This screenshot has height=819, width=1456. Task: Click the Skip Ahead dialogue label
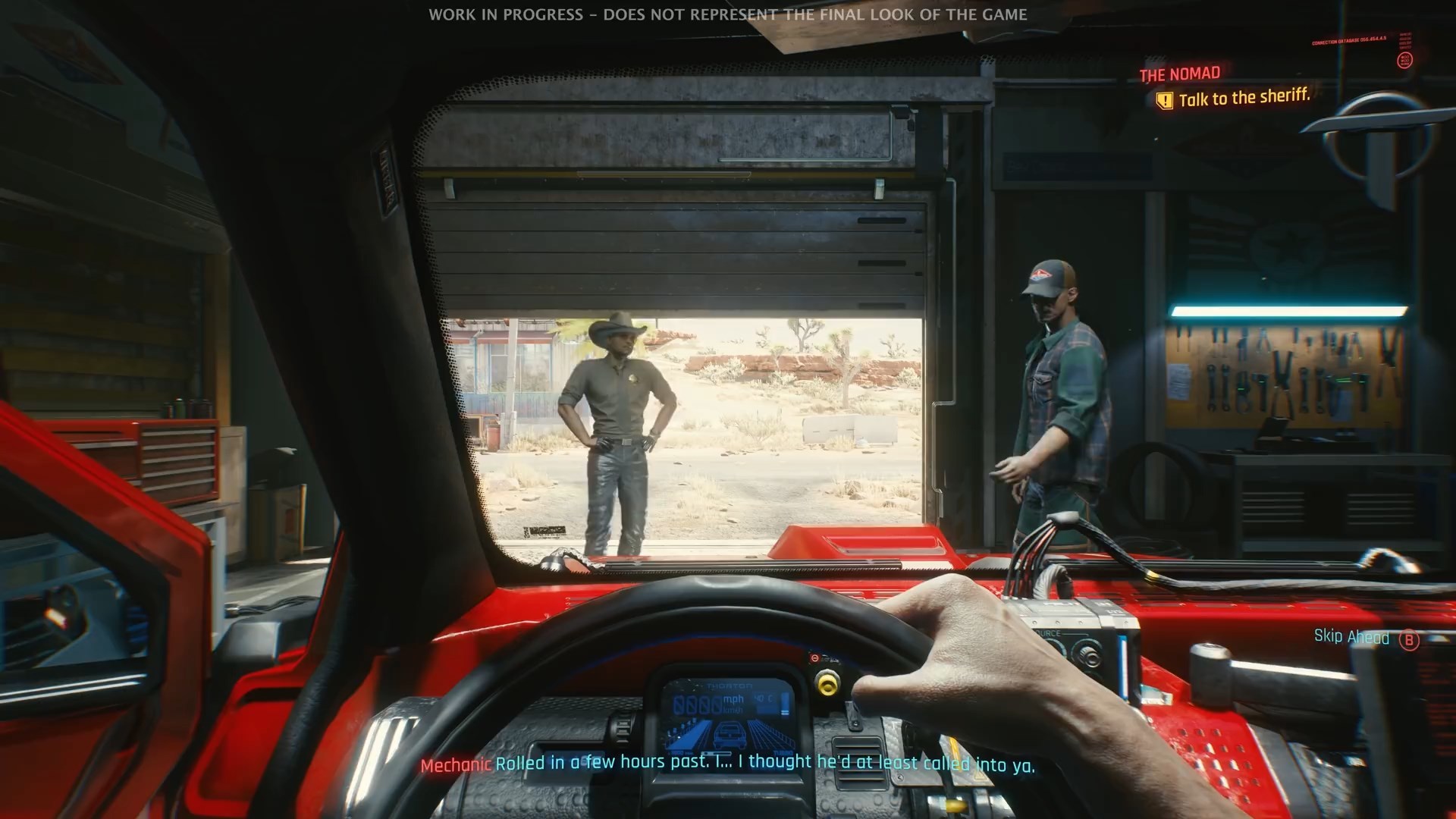1351,637
